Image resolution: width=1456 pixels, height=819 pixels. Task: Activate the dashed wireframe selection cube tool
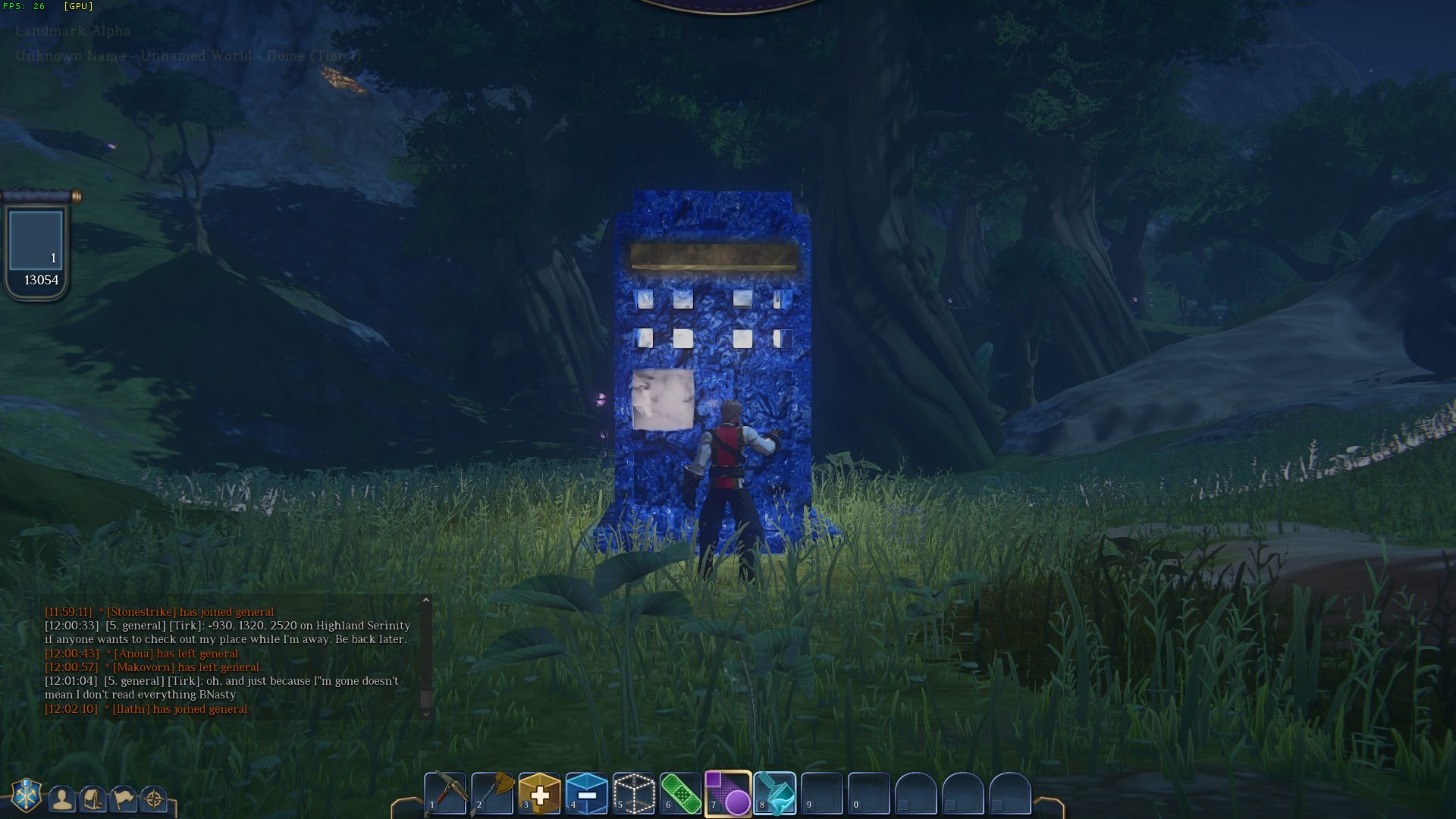click(634, 793)
